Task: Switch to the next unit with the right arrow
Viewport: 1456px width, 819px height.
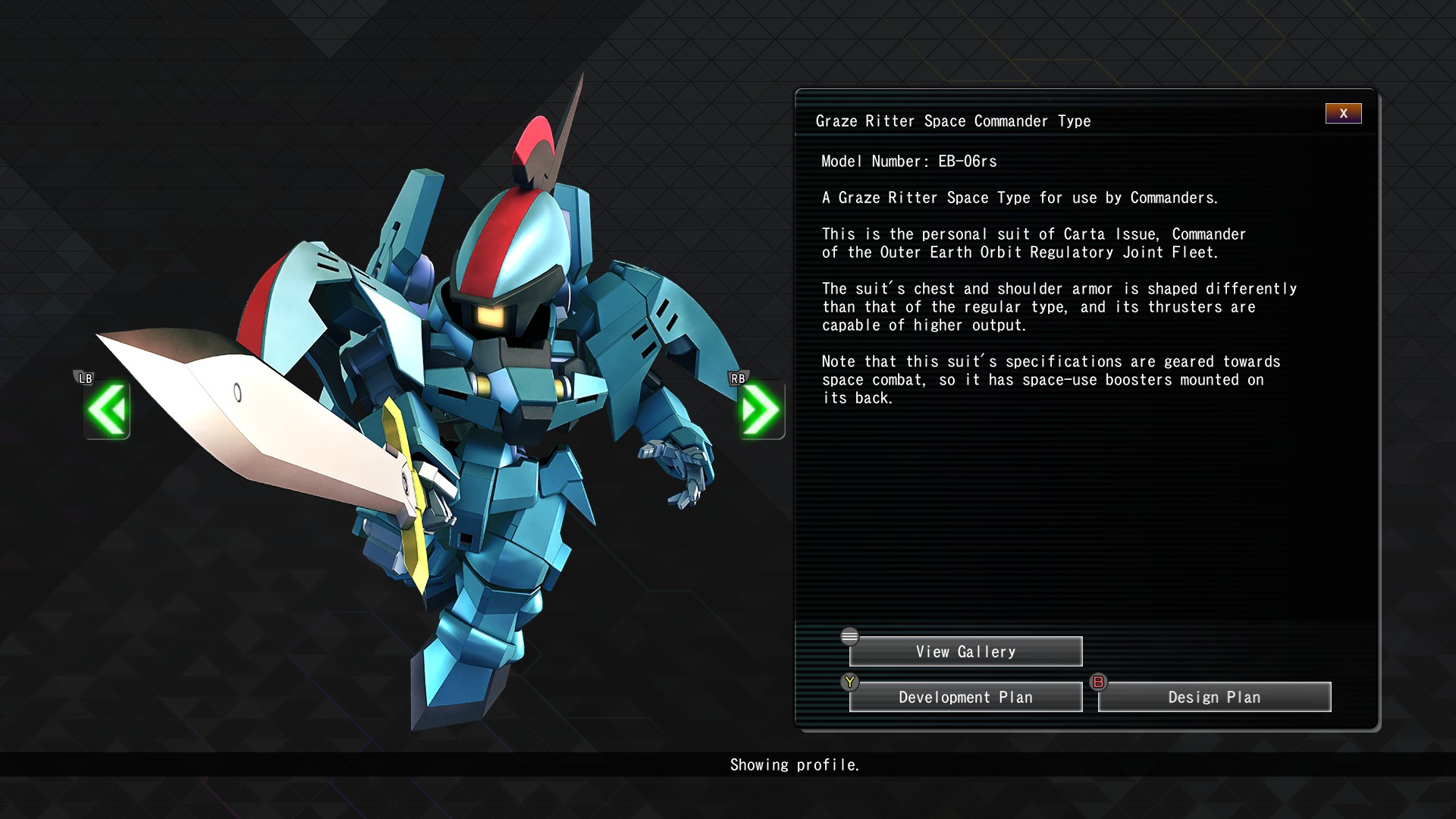Action: click(x=761, y=410)
